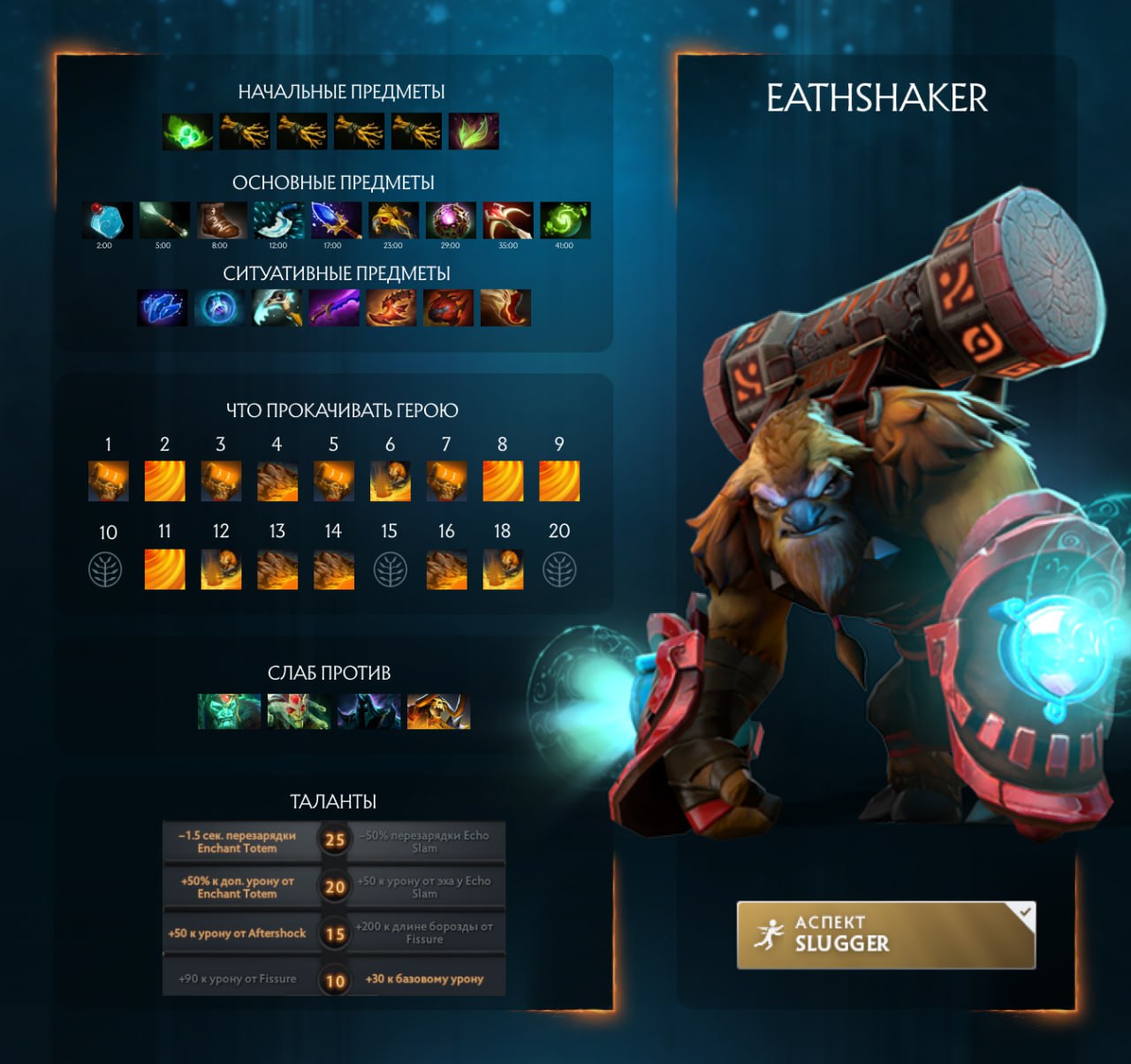This screenshot has width=1131, height=1064.
Task: Select the purple blade situational item
Action: point(334,308)
